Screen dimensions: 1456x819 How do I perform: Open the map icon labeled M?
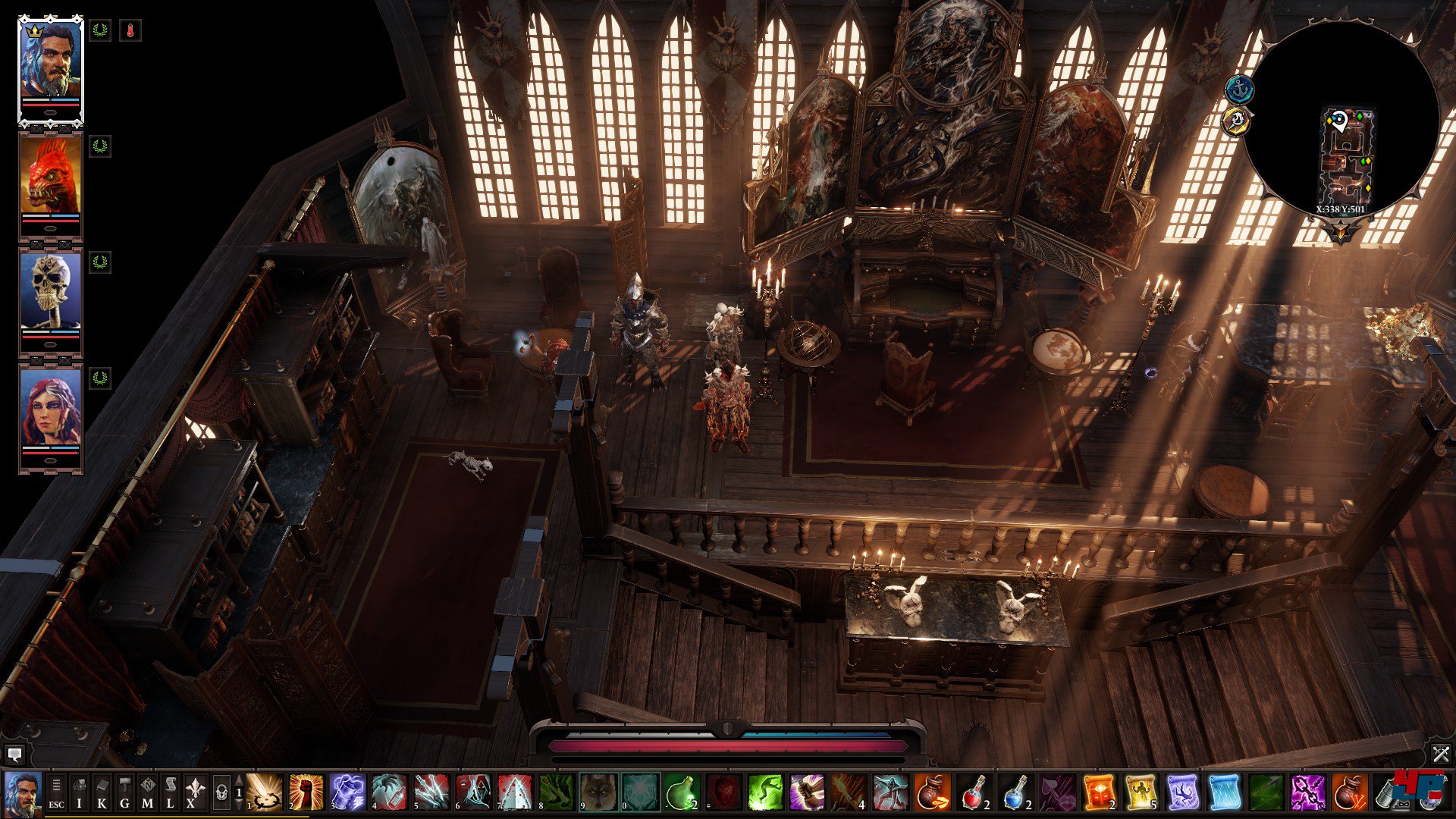147,792
